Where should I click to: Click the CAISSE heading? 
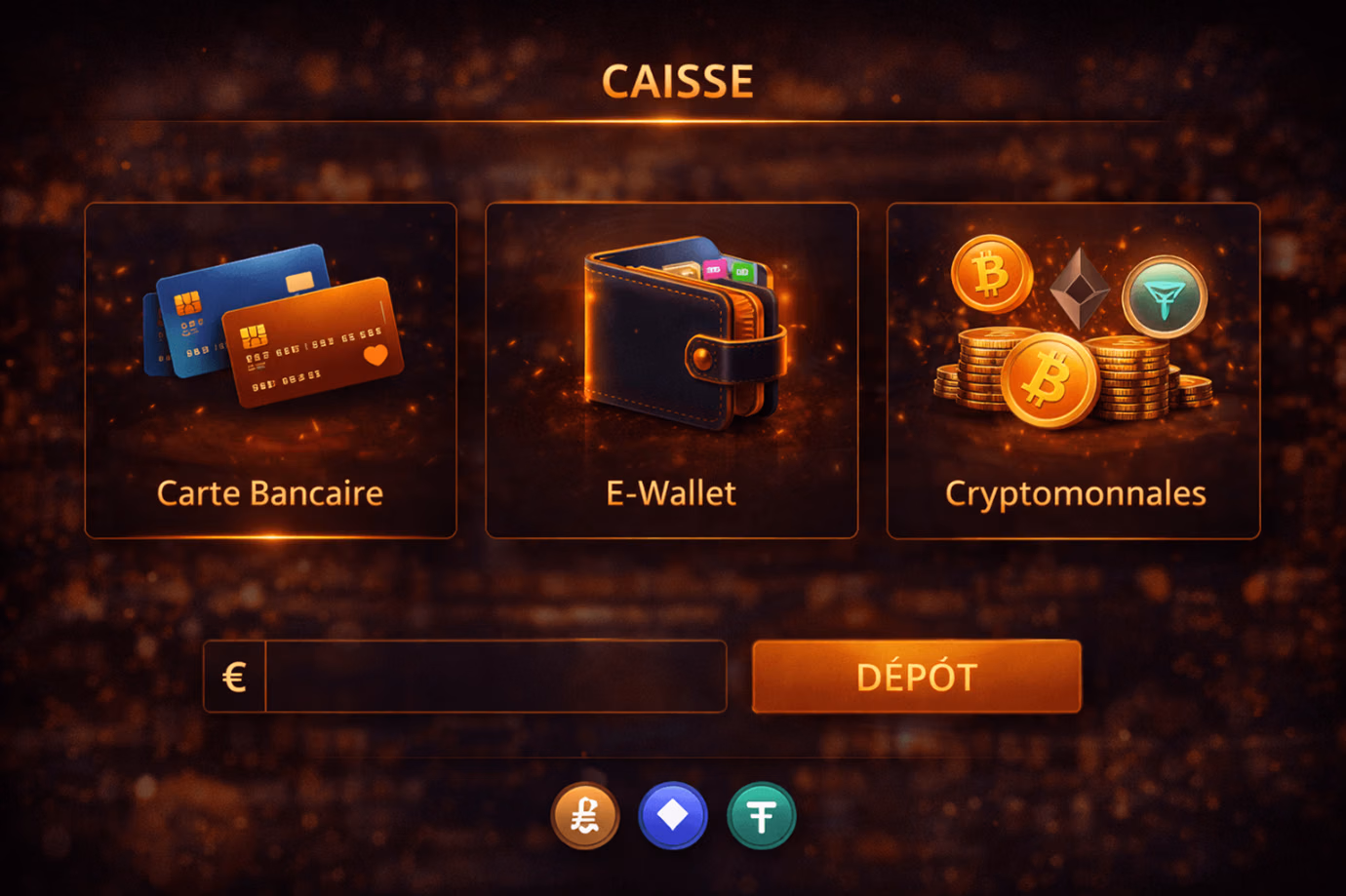[678, 81]
